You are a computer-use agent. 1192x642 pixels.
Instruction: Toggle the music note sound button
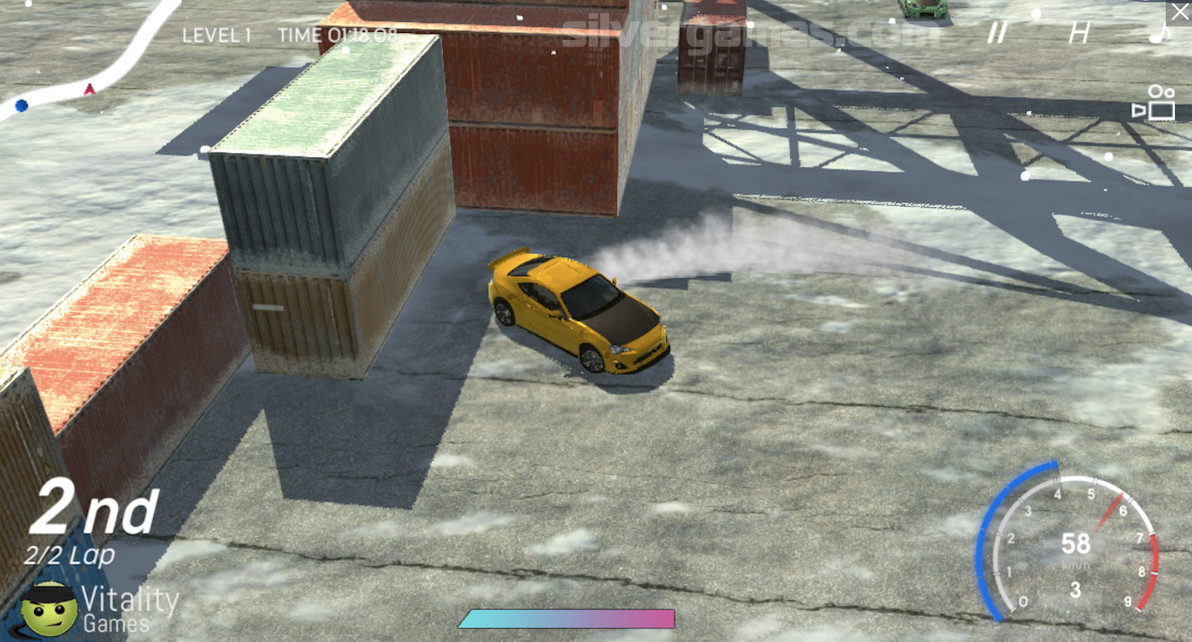pyautogui.click(x=1160, y=33)
